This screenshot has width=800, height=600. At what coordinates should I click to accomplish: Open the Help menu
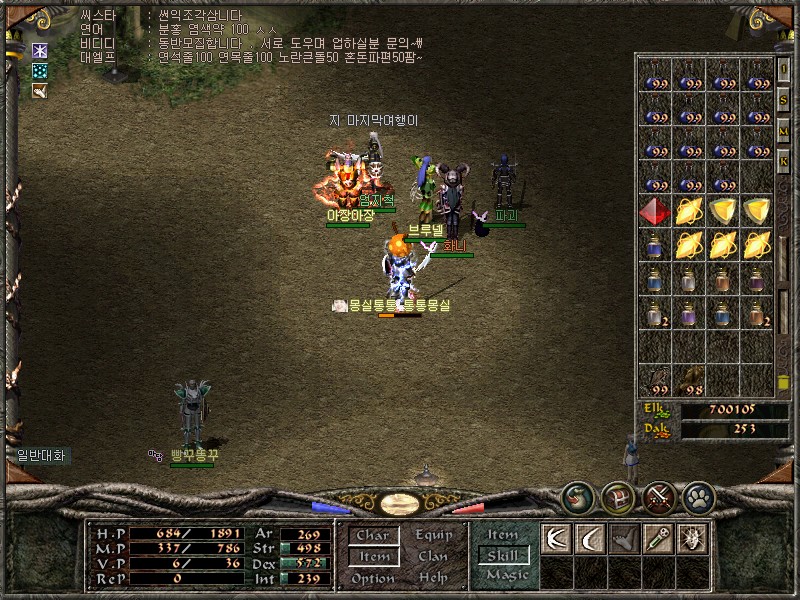[433, 578]
